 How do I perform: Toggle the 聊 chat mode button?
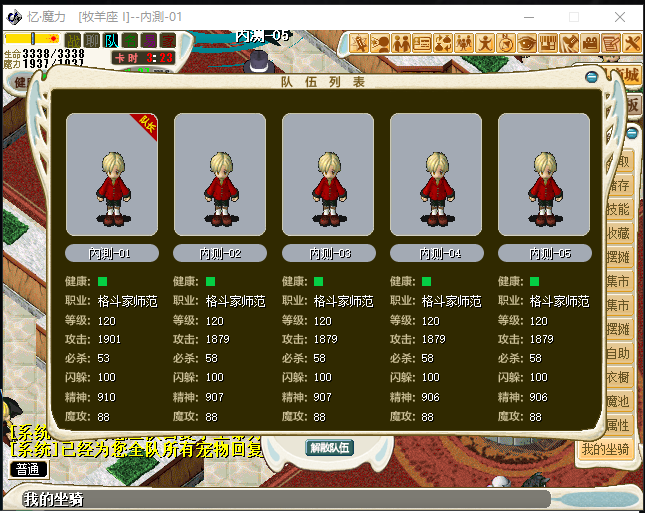point(93,40)
